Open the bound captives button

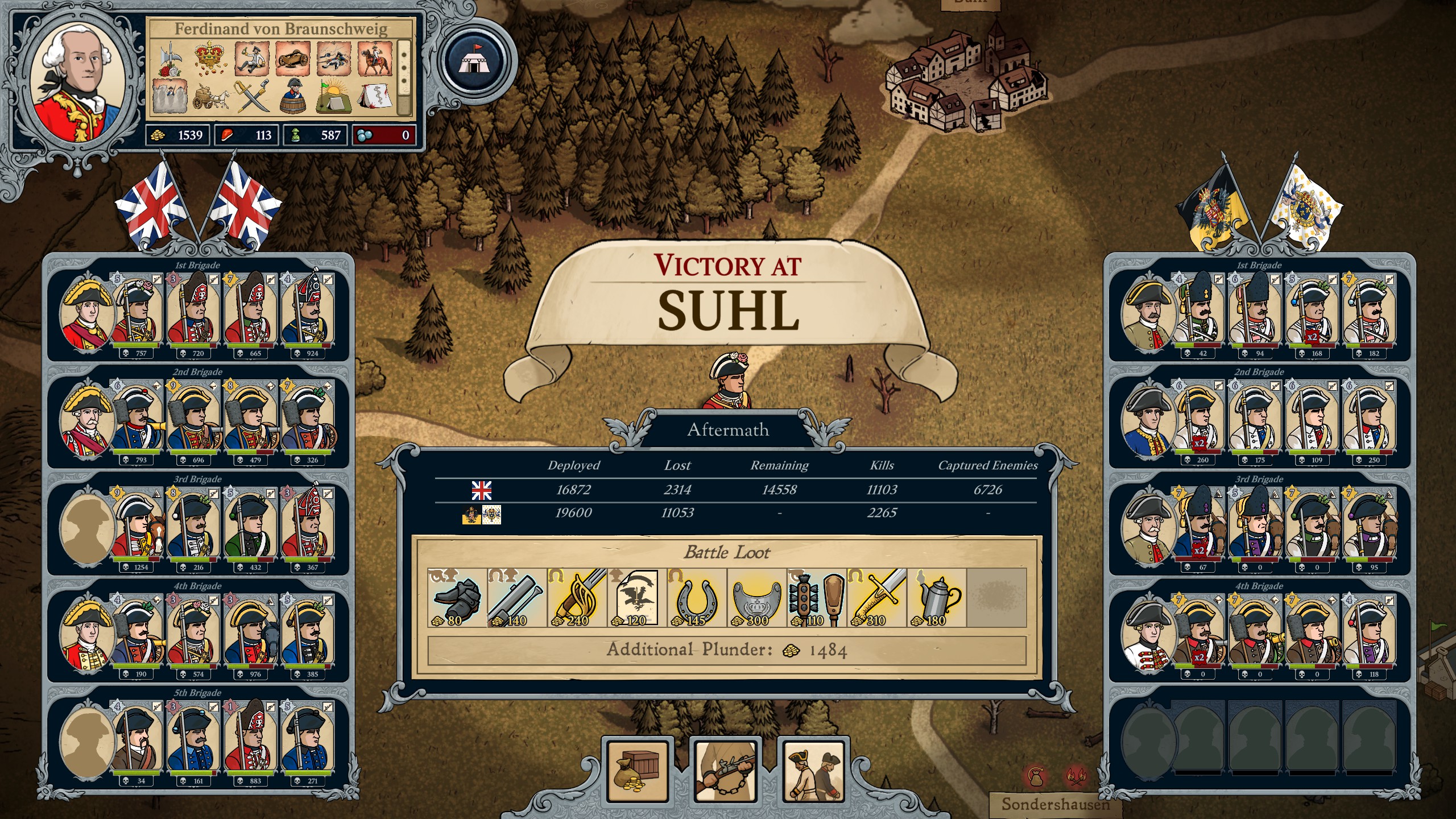pyautogui.click(x=813, y=770)
